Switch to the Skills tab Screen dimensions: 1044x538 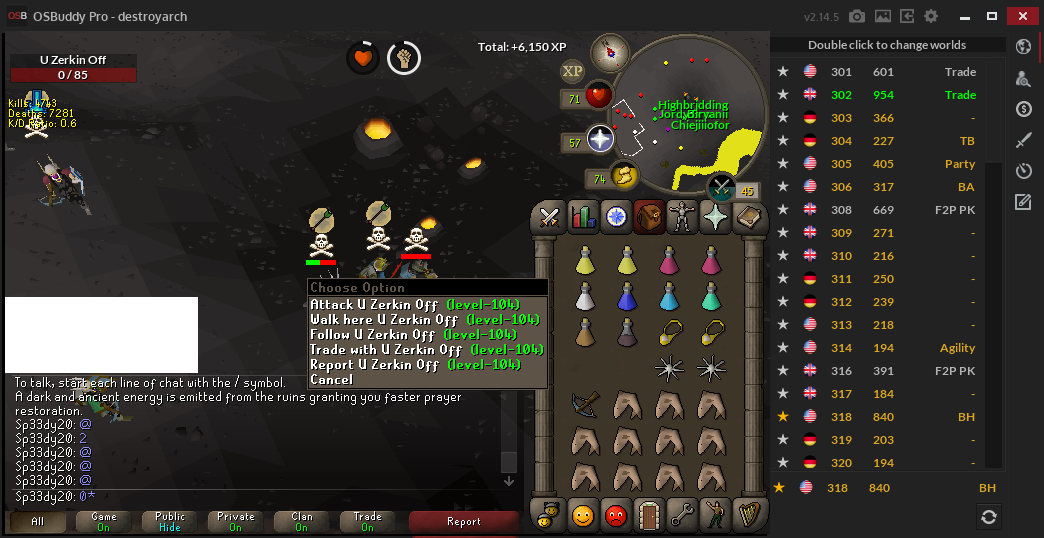click(582, 216)
